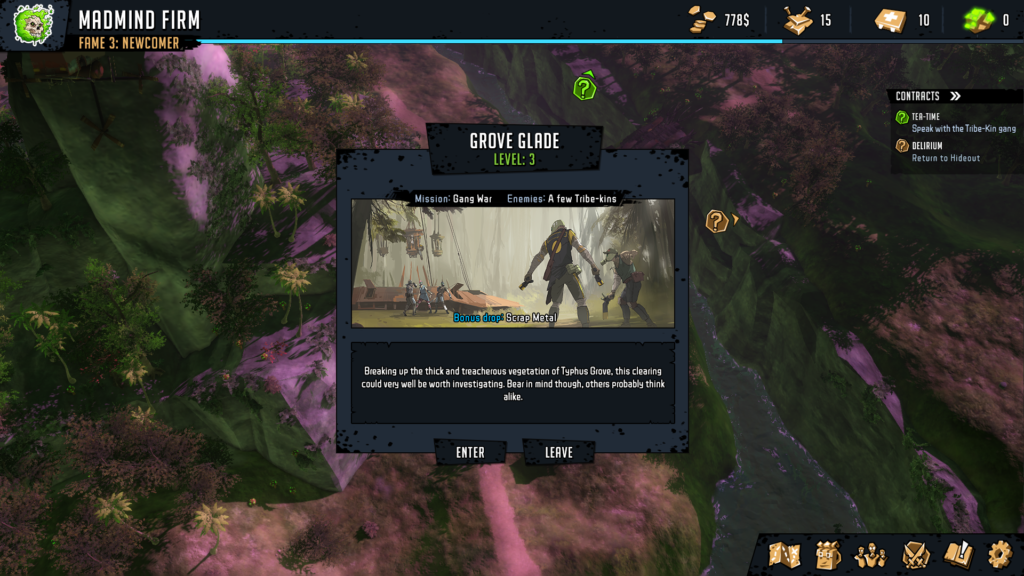Open the folded map icon
The image size is (1024, 576).
pyautogui.click(x=785, y=554)
